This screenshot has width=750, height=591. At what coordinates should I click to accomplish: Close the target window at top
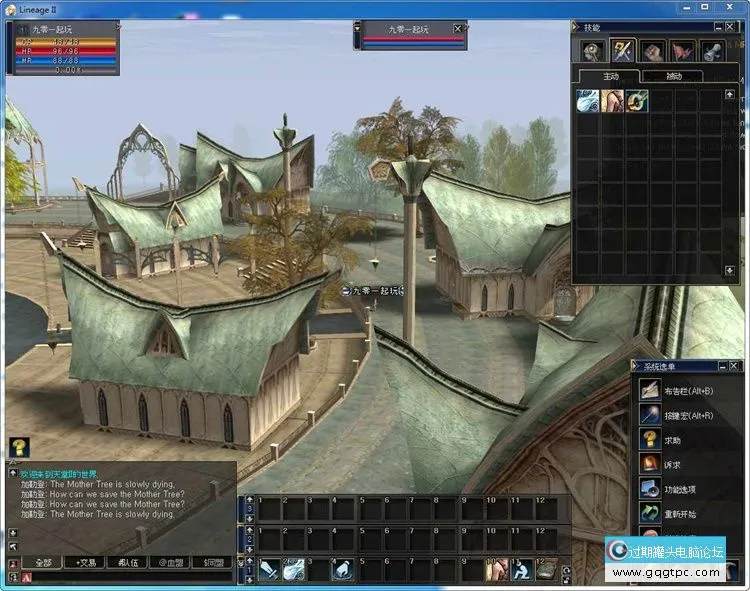coord(458,28)
